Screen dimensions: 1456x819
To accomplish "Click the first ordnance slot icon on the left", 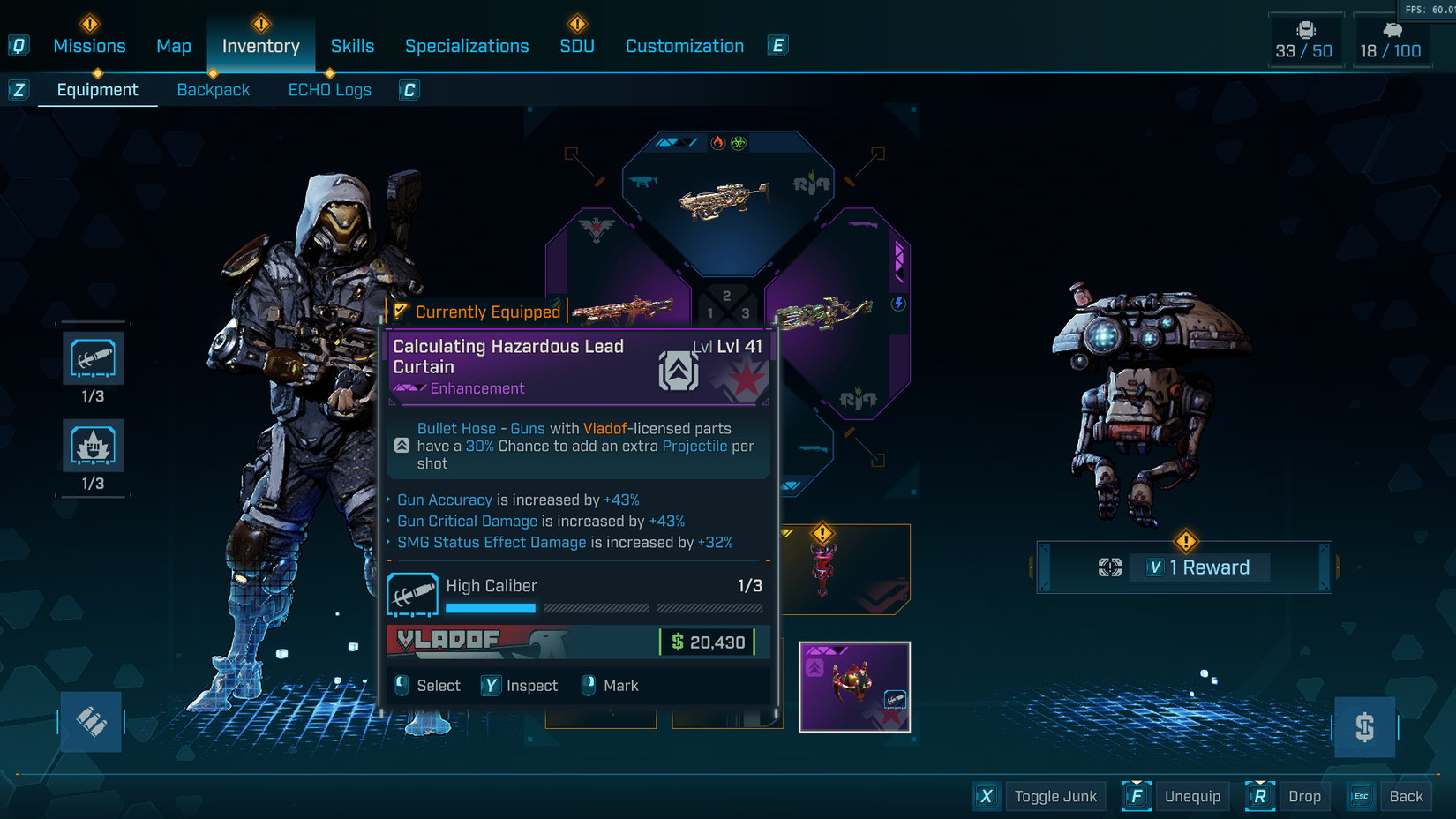I will [92, 358].
